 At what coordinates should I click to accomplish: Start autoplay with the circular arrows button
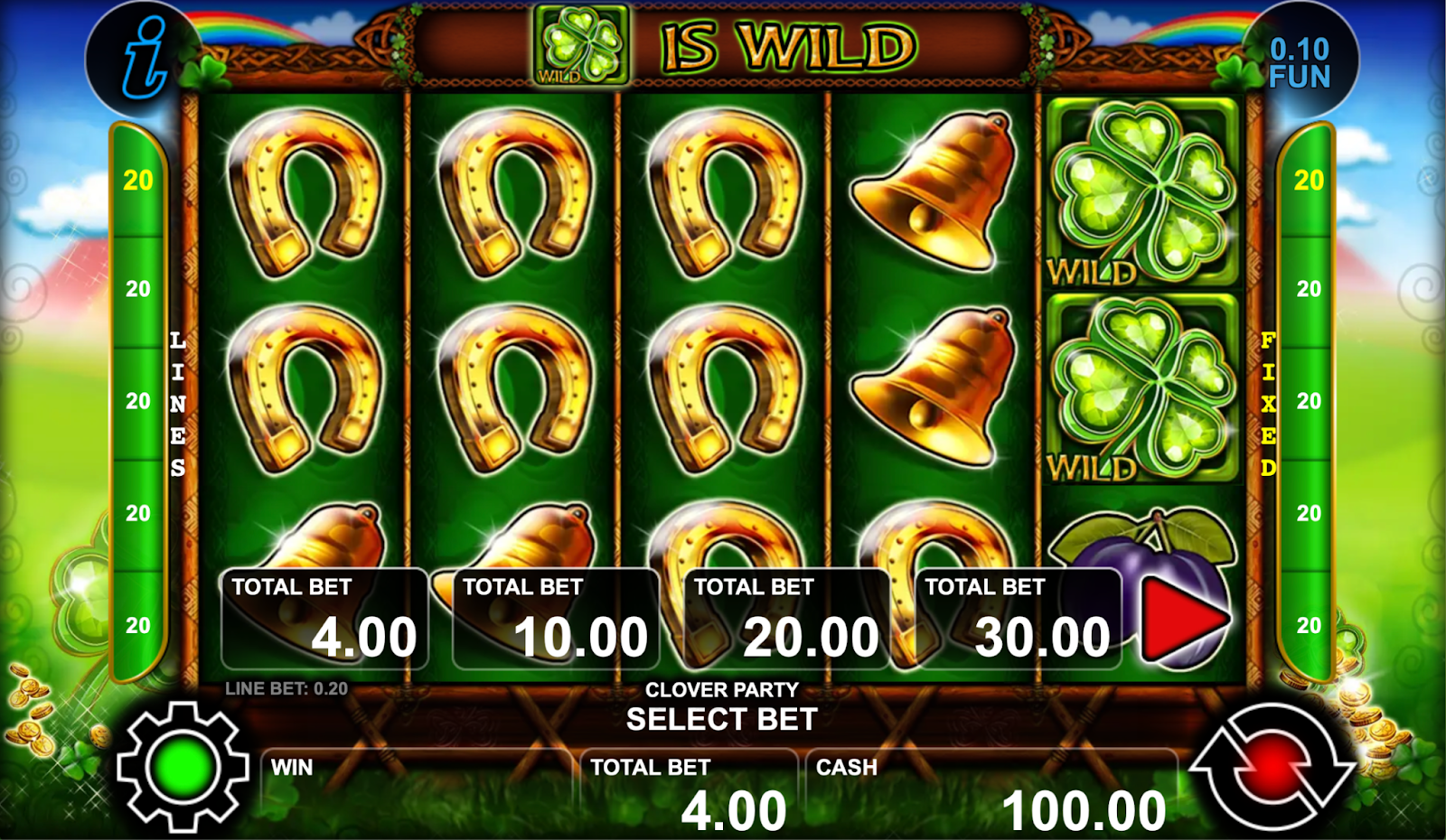pyautogui.click(x=1272, y=766)
